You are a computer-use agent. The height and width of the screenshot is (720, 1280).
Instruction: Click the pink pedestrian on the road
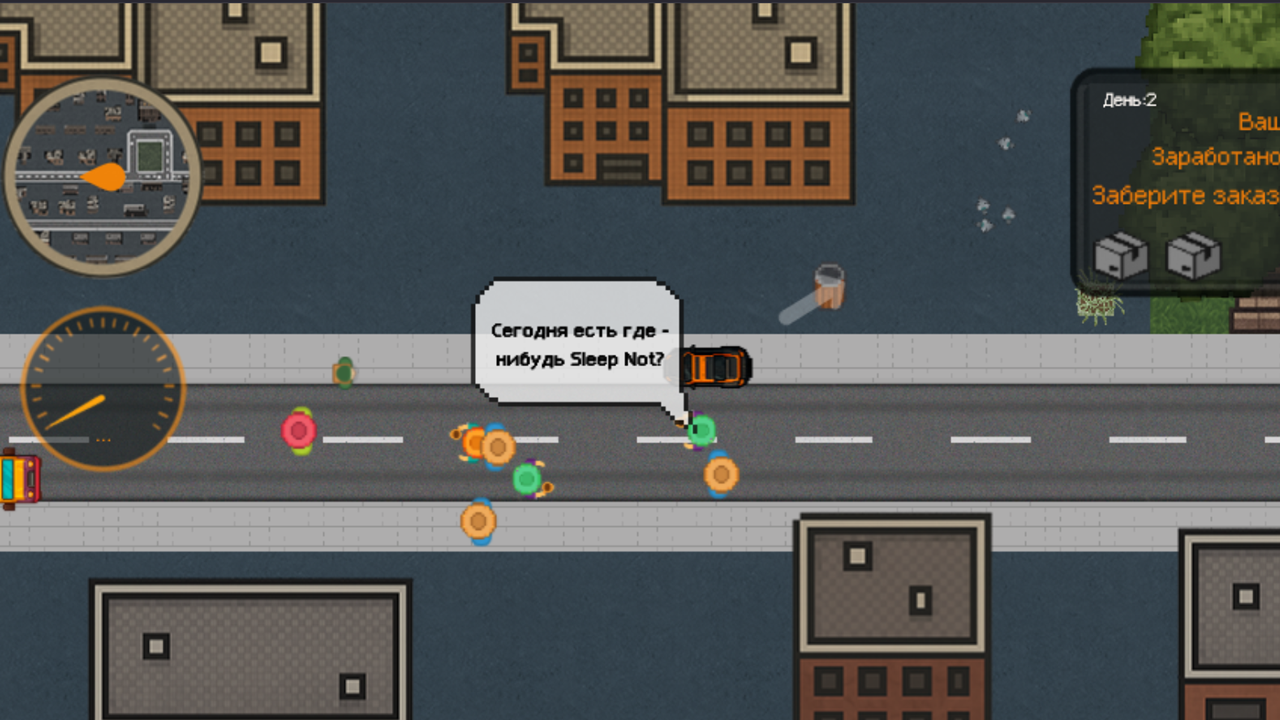click(298, 432)
